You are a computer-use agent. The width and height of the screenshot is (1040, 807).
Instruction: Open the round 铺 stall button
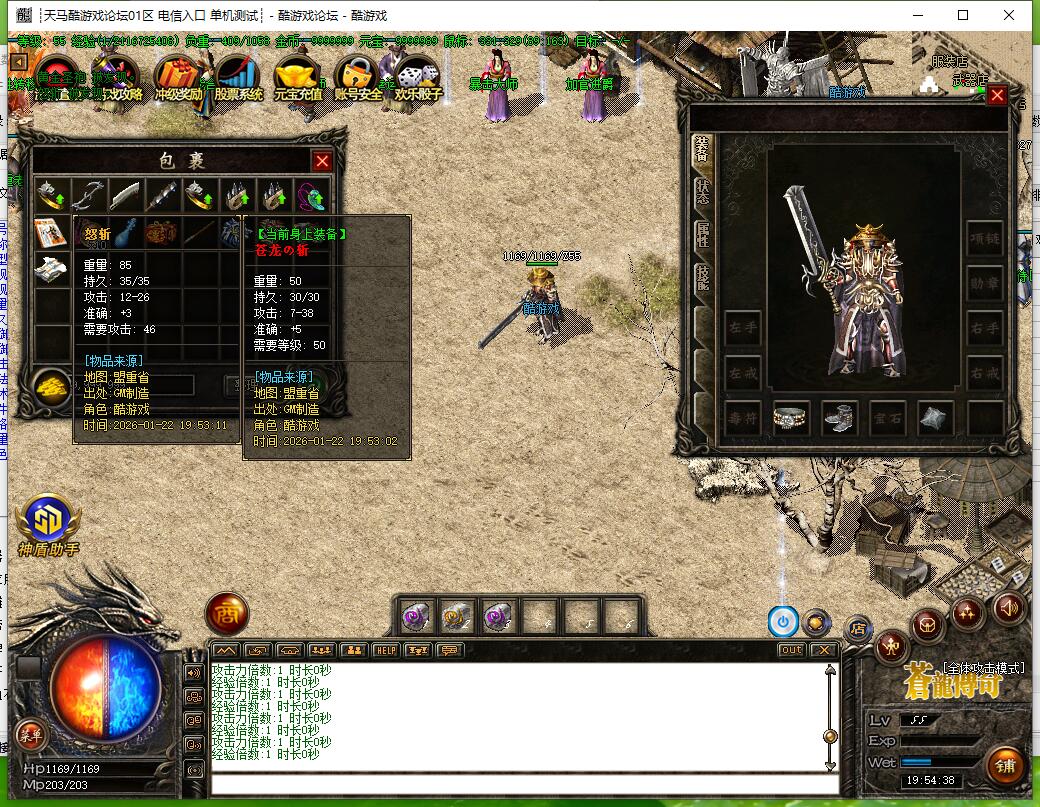(x=1004, y=767)
